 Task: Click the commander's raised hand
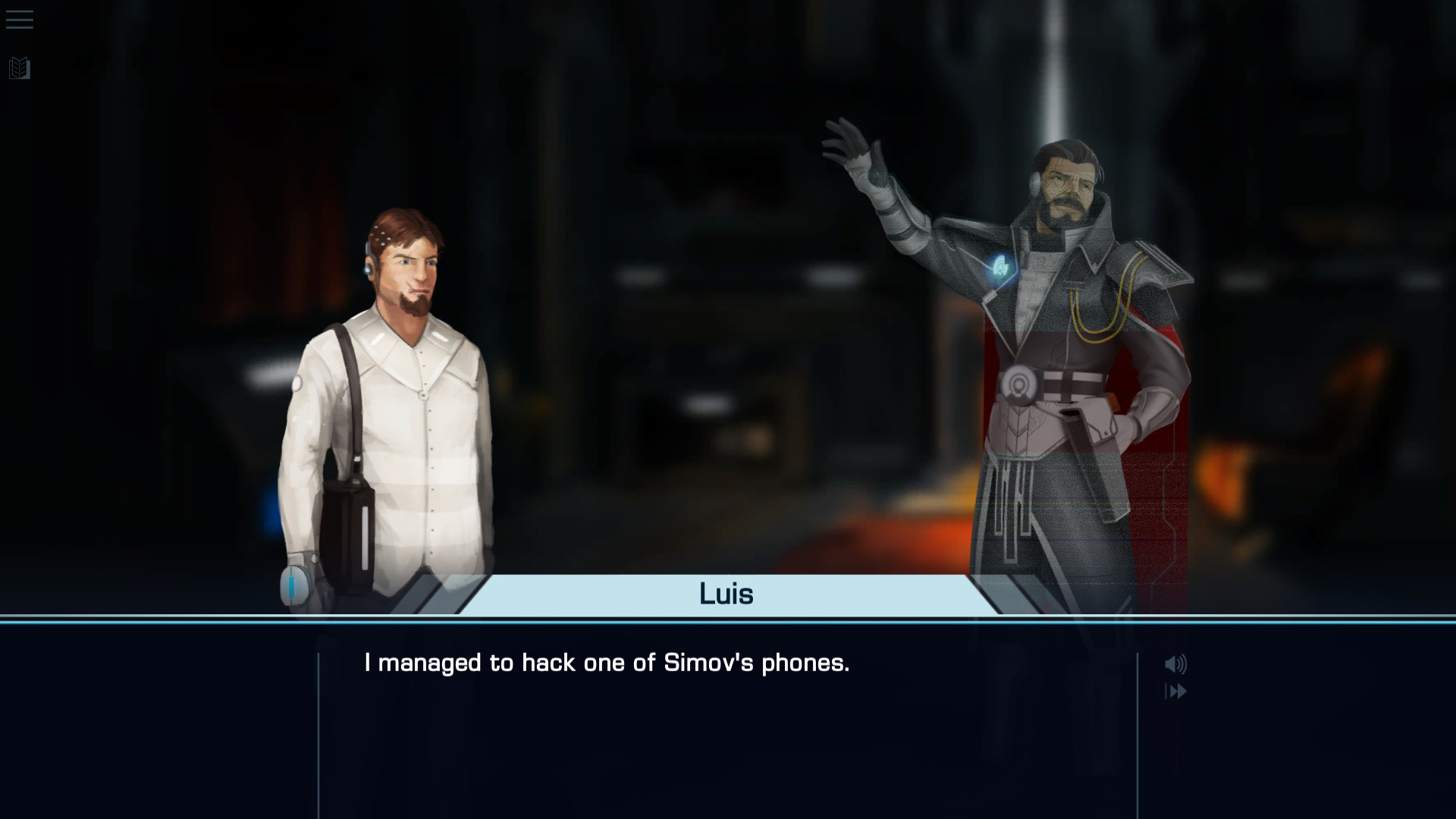coord(857,144)
